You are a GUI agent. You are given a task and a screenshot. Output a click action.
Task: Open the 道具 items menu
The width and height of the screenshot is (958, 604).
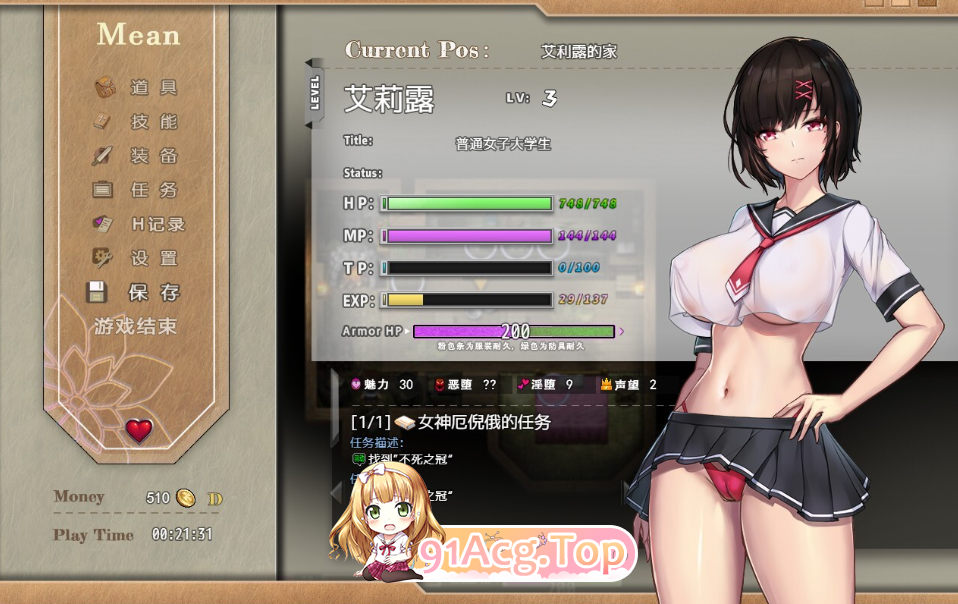tap(138, 88)
